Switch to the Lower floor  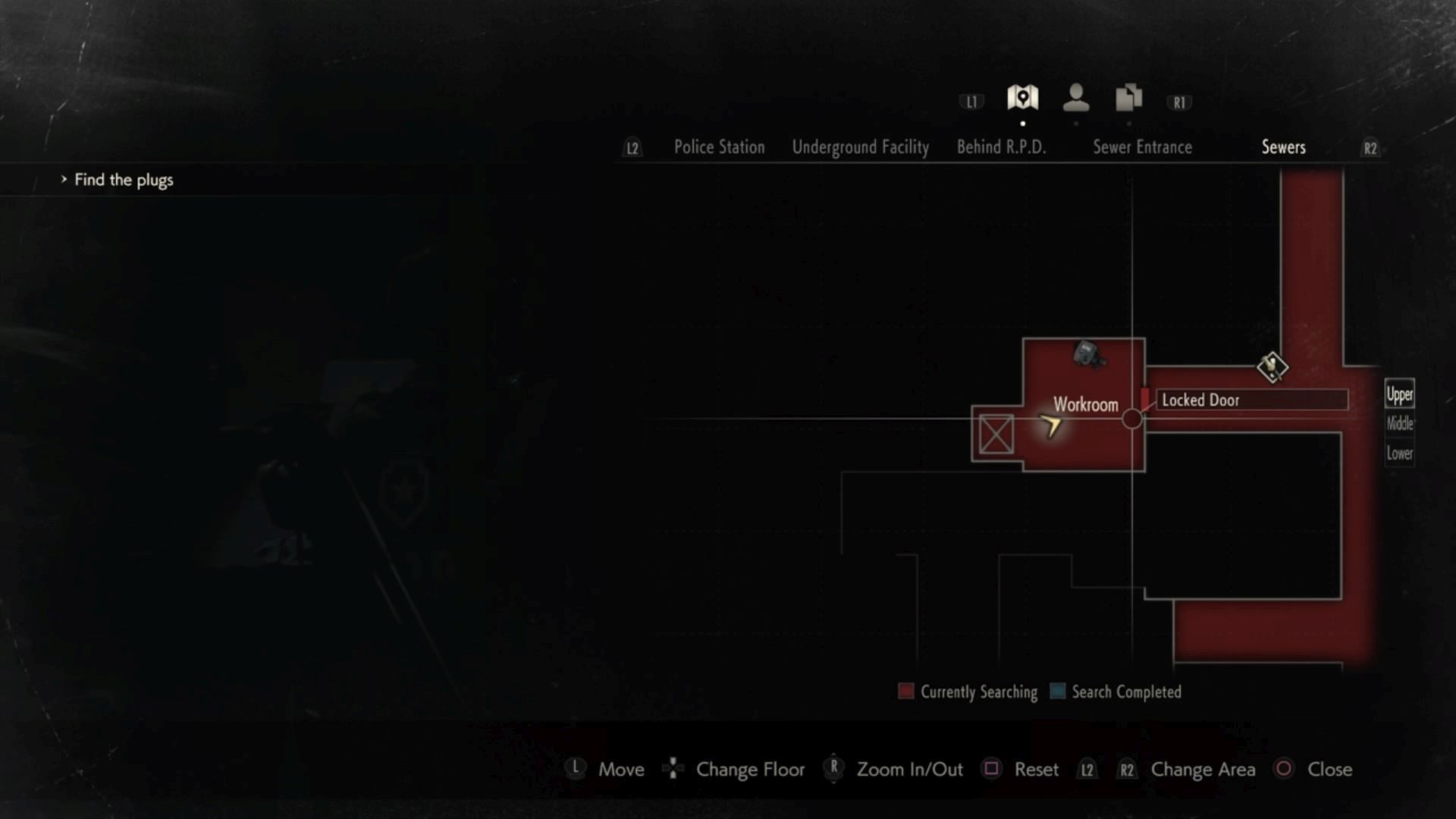[x=1399, y=453]
